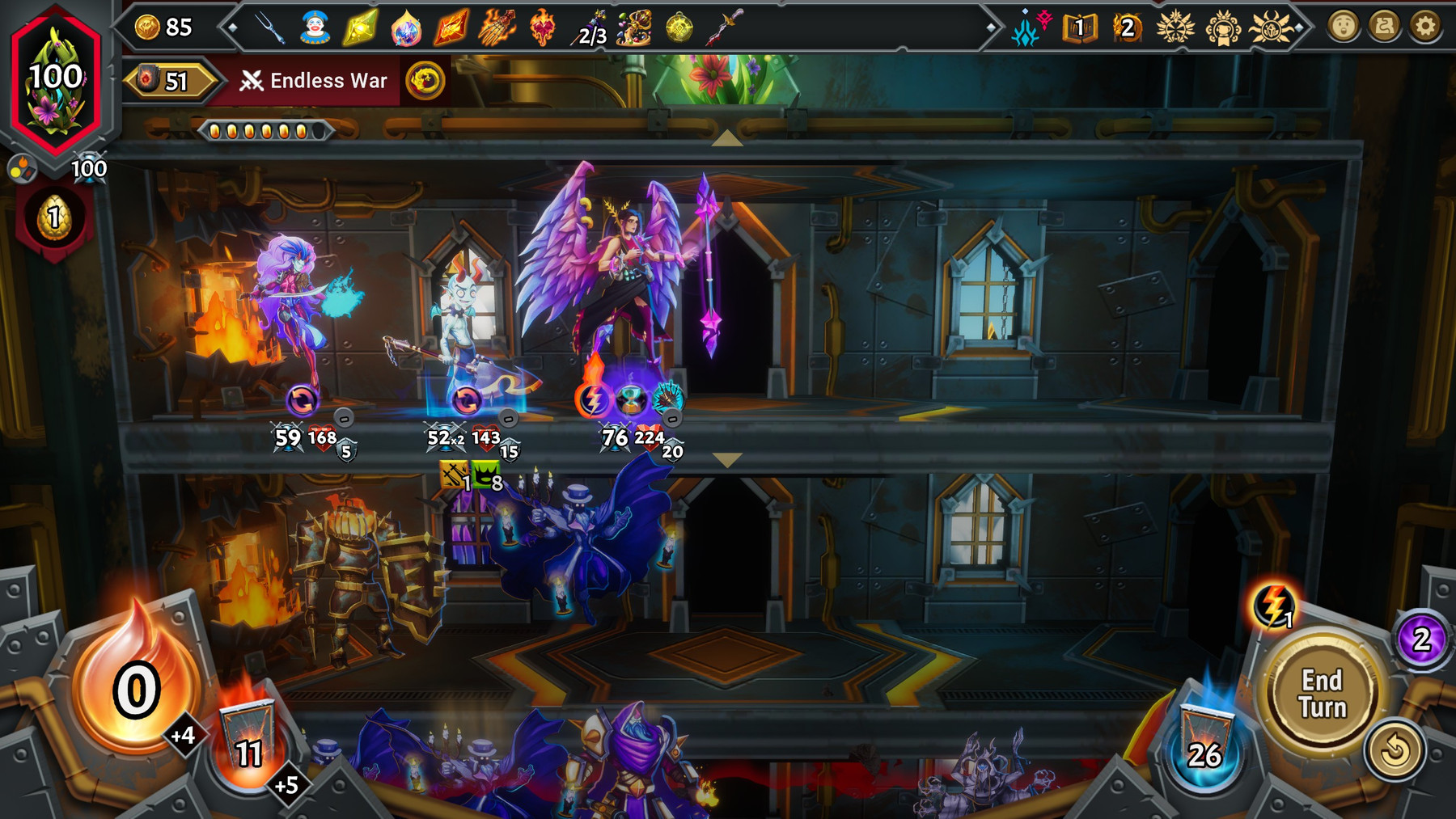
Task: Select the flaming claw gauntlet item
Action: [x=497, y=28]
